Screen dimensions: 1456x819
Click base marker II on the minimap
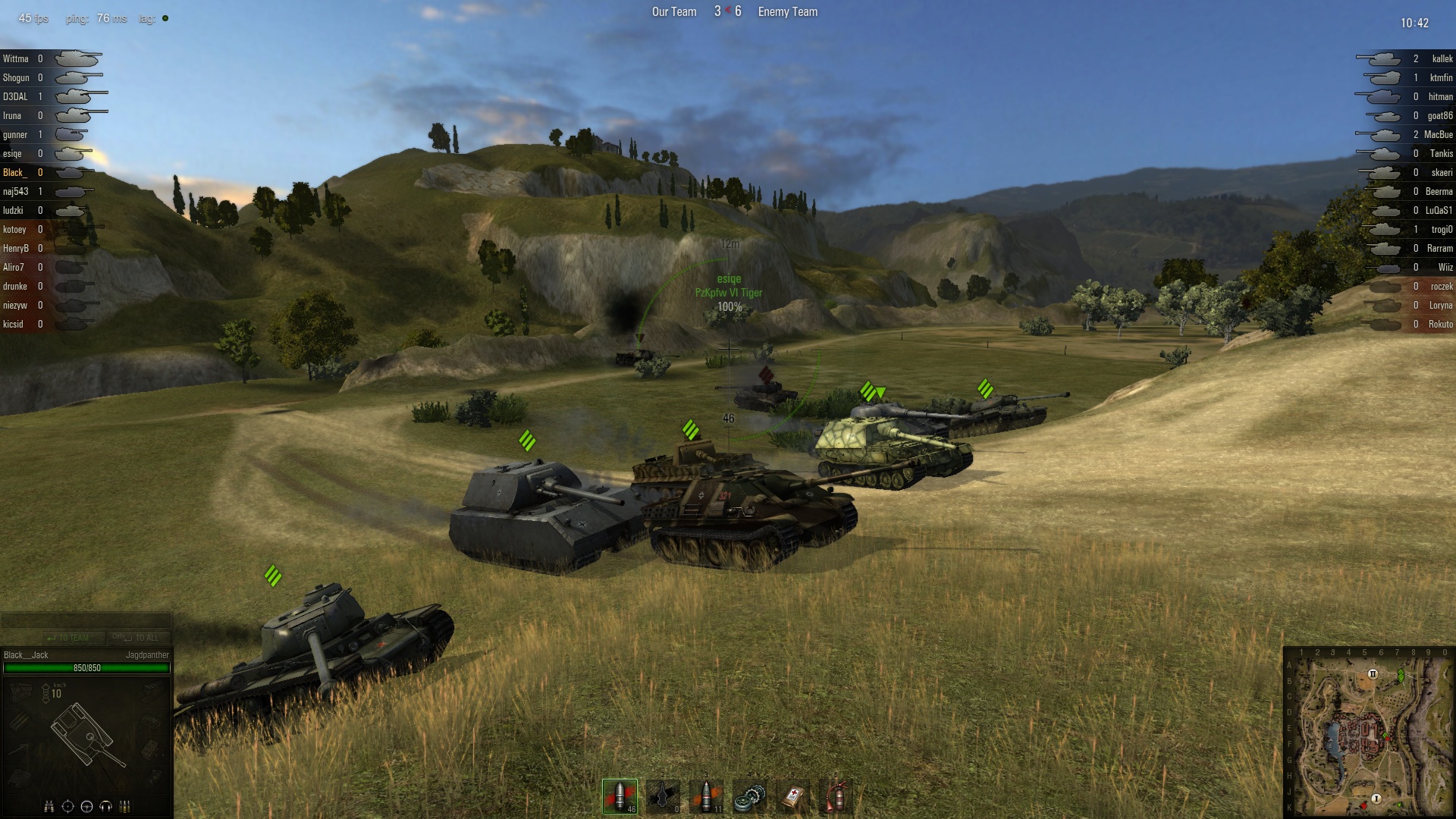[x=1373, y=673]
